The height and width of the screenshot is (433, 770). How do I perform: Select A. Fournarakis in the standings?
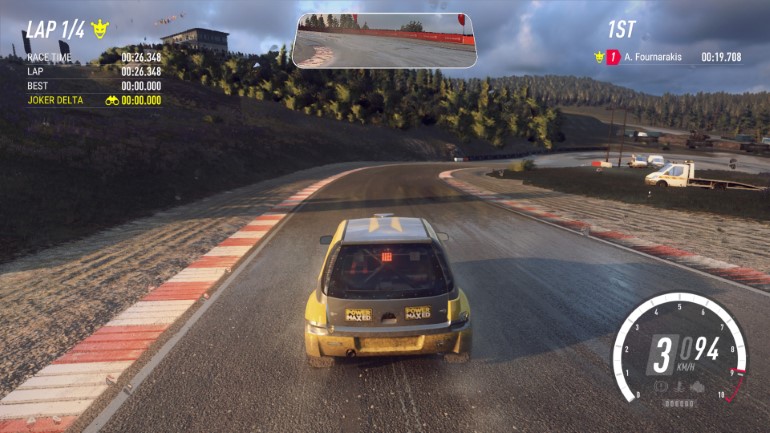click(652, 57)
